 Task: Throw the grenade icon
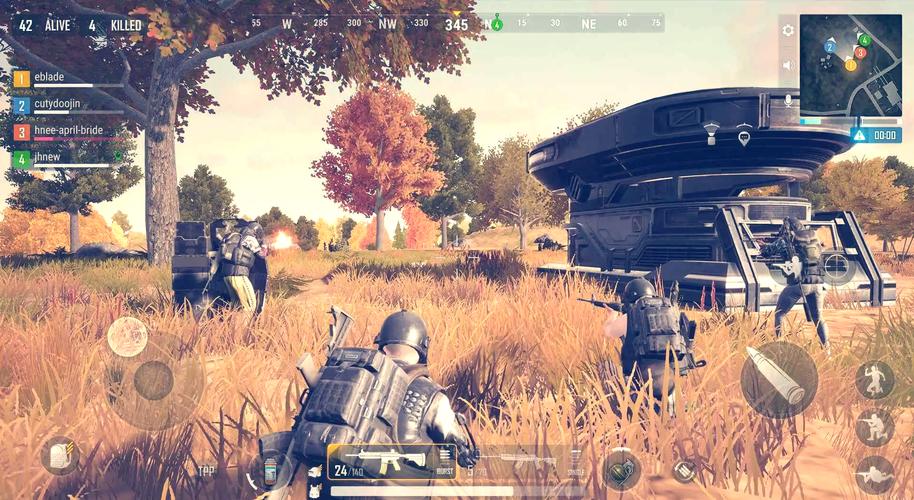point(620,469)
